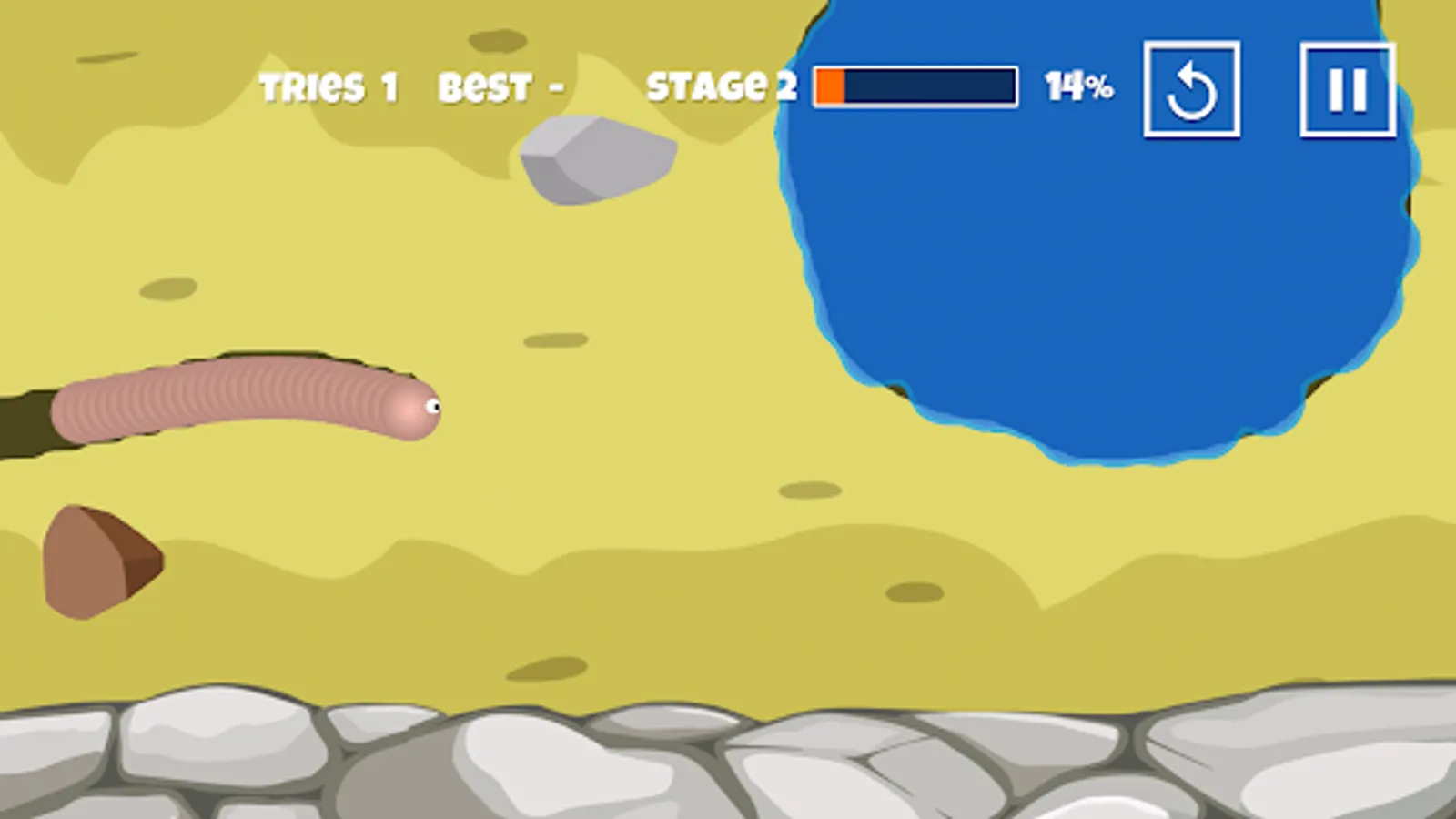1456x819 pixels.
Task: Tap the 14% completion indicator
Action: (1079, 86)
